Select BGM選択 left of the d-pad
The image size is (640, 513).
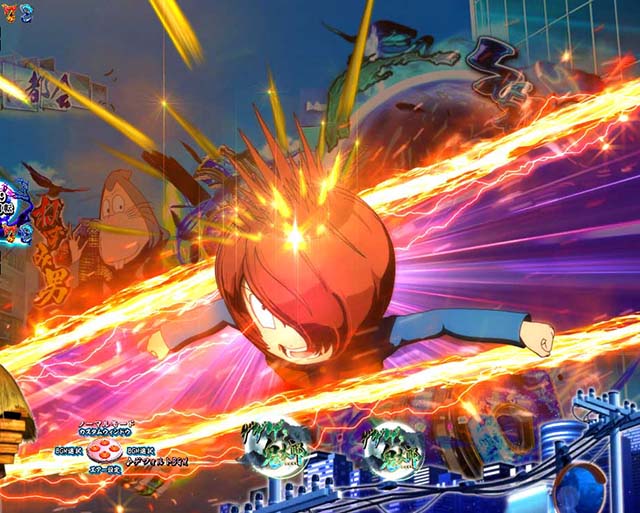pos(69,451)
